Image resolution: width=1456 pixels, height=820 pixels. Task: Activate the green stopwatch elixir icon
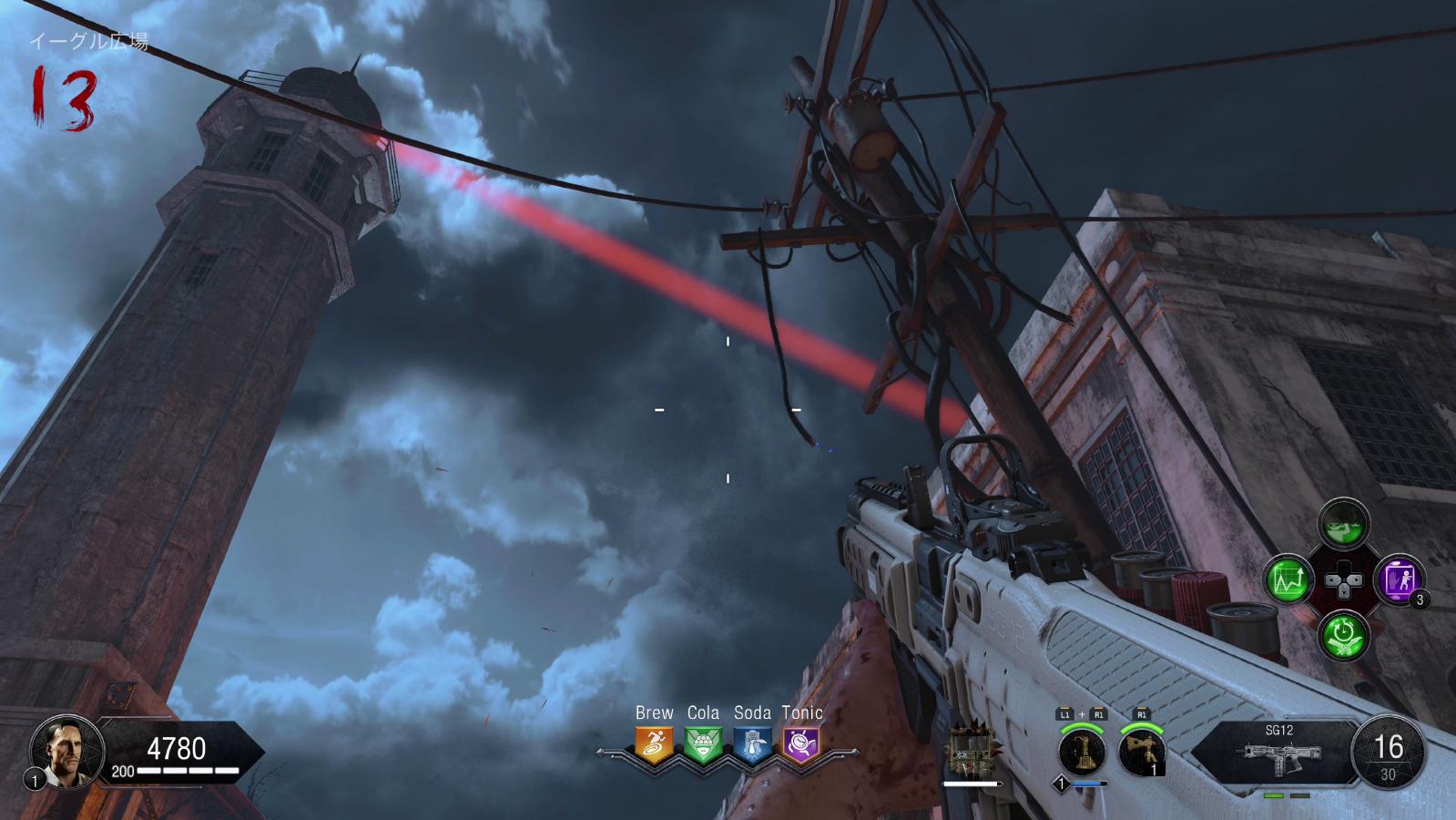click(1343, 634)
